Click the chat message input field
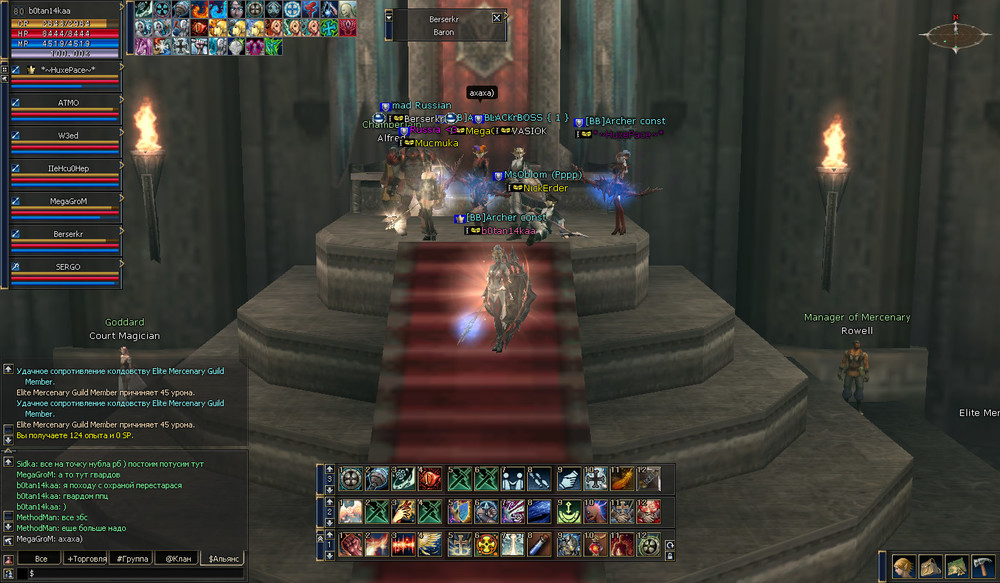This screenshot has width=1000, height=583. (x=130, y=574)
